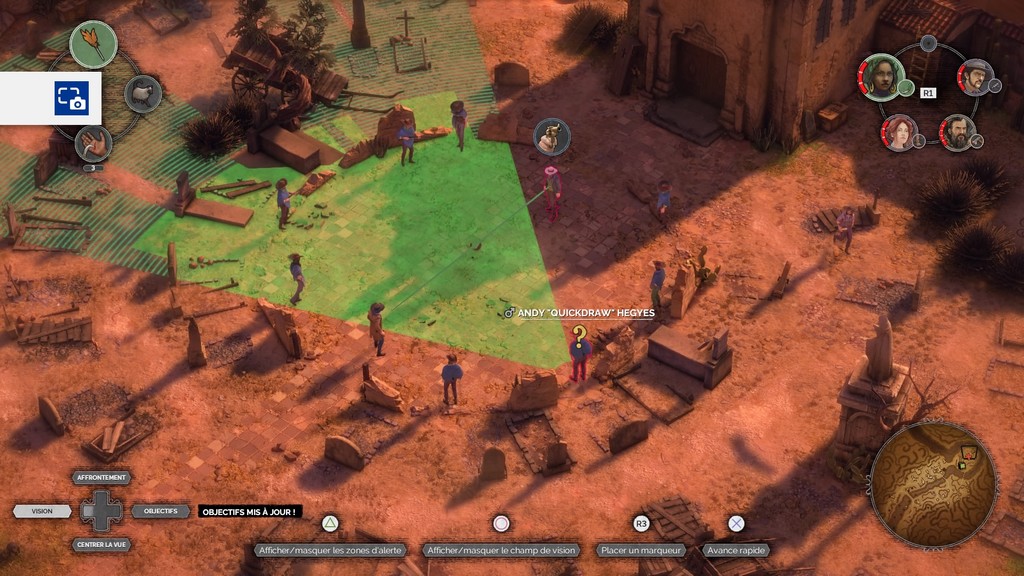Activate the cat distraction ability

(x=143, y=94)
